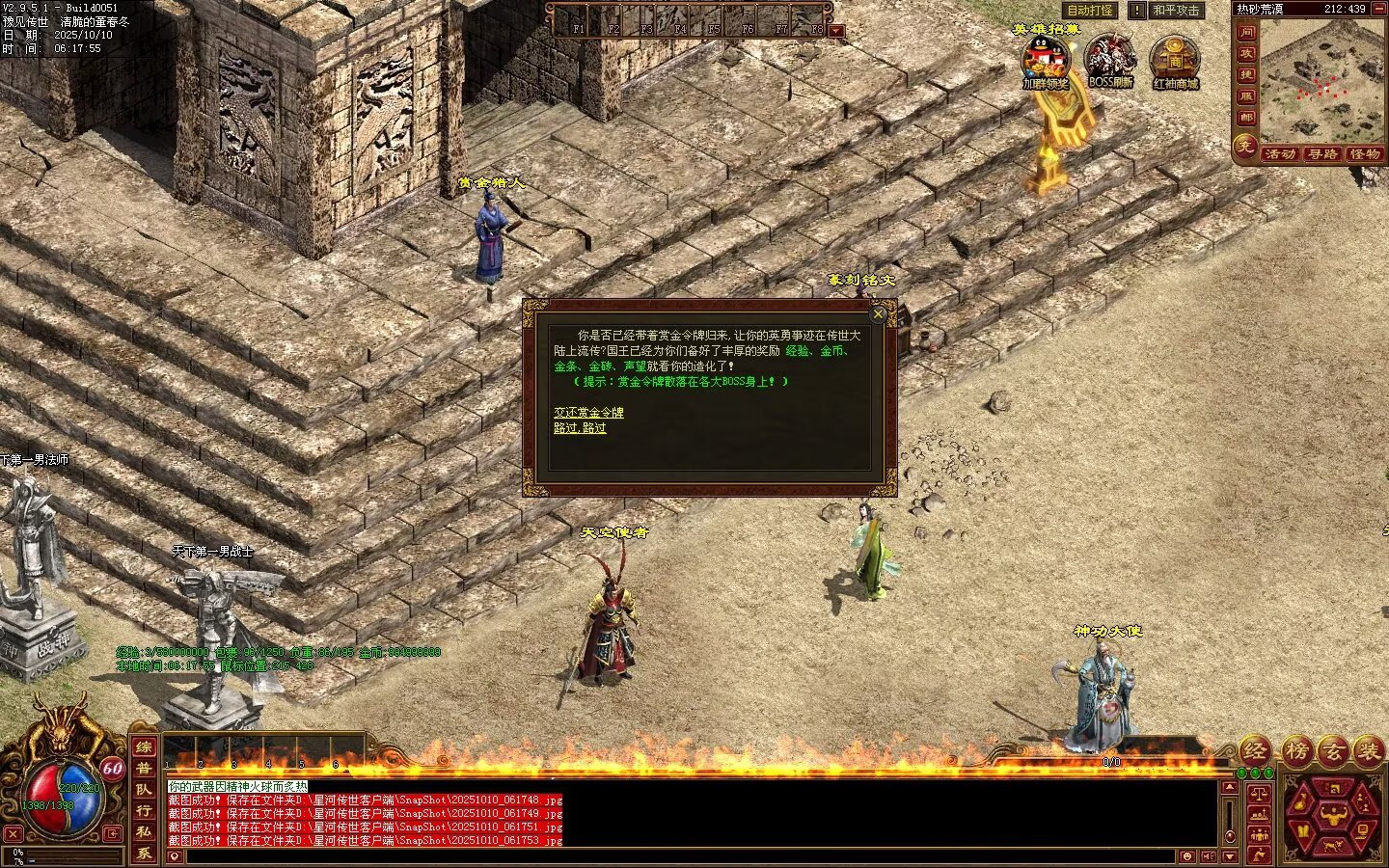This screenshot has height=868, width=1389.
Task: Choose the 交还赏金令牌 dialogue option
Action: click(x=588, y=412)
